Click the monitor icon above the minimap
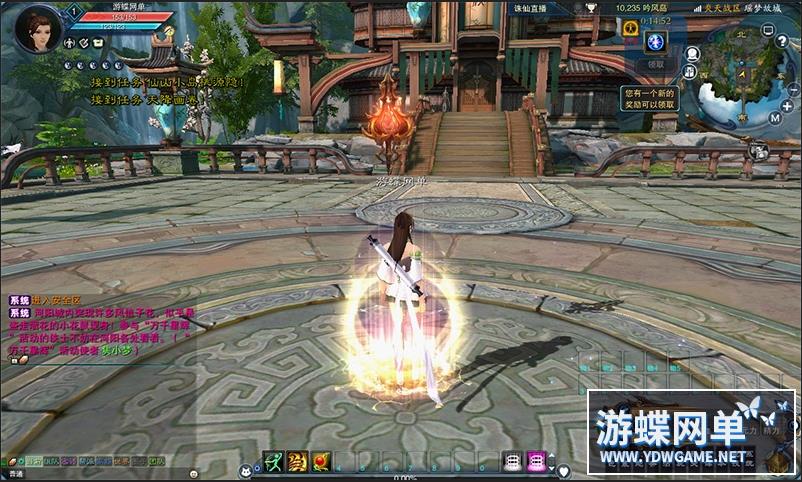Image resolution: width=802 pixels, height=482 pixels. (768, 30)
